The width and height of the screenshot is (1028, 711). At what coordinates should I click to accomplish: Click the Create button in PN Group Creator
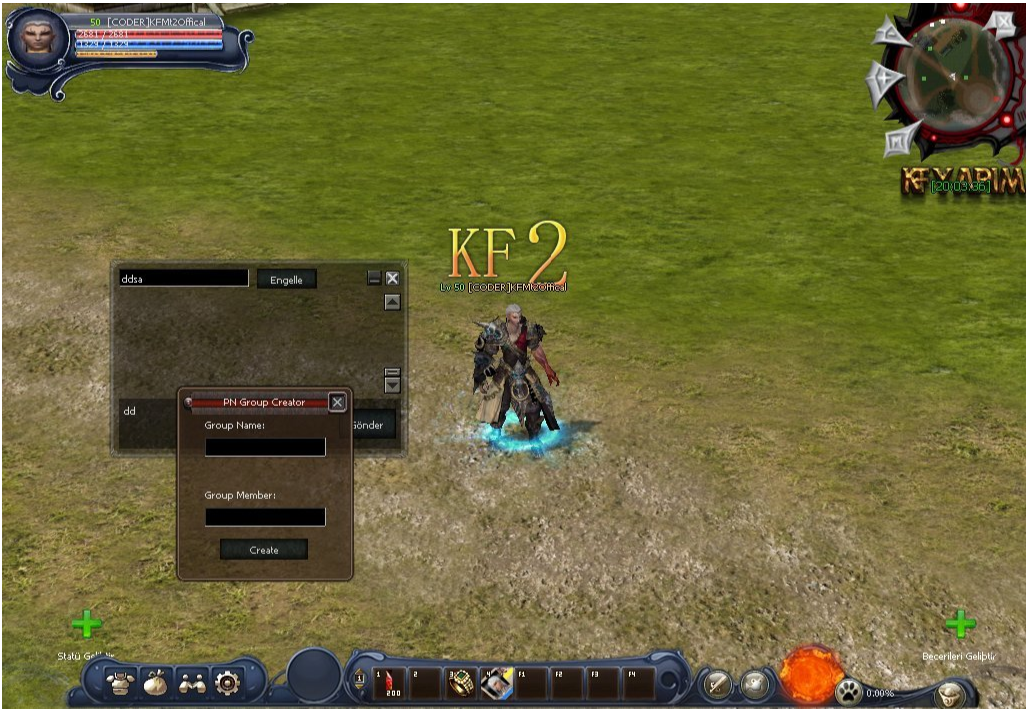264,550
